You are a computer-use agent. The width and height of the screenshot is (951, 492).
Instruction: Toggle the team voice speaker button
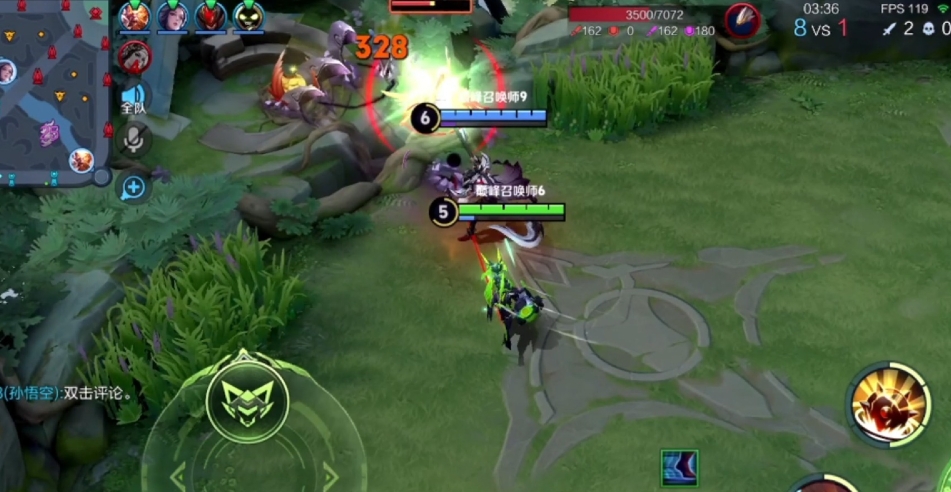(133, 97)
